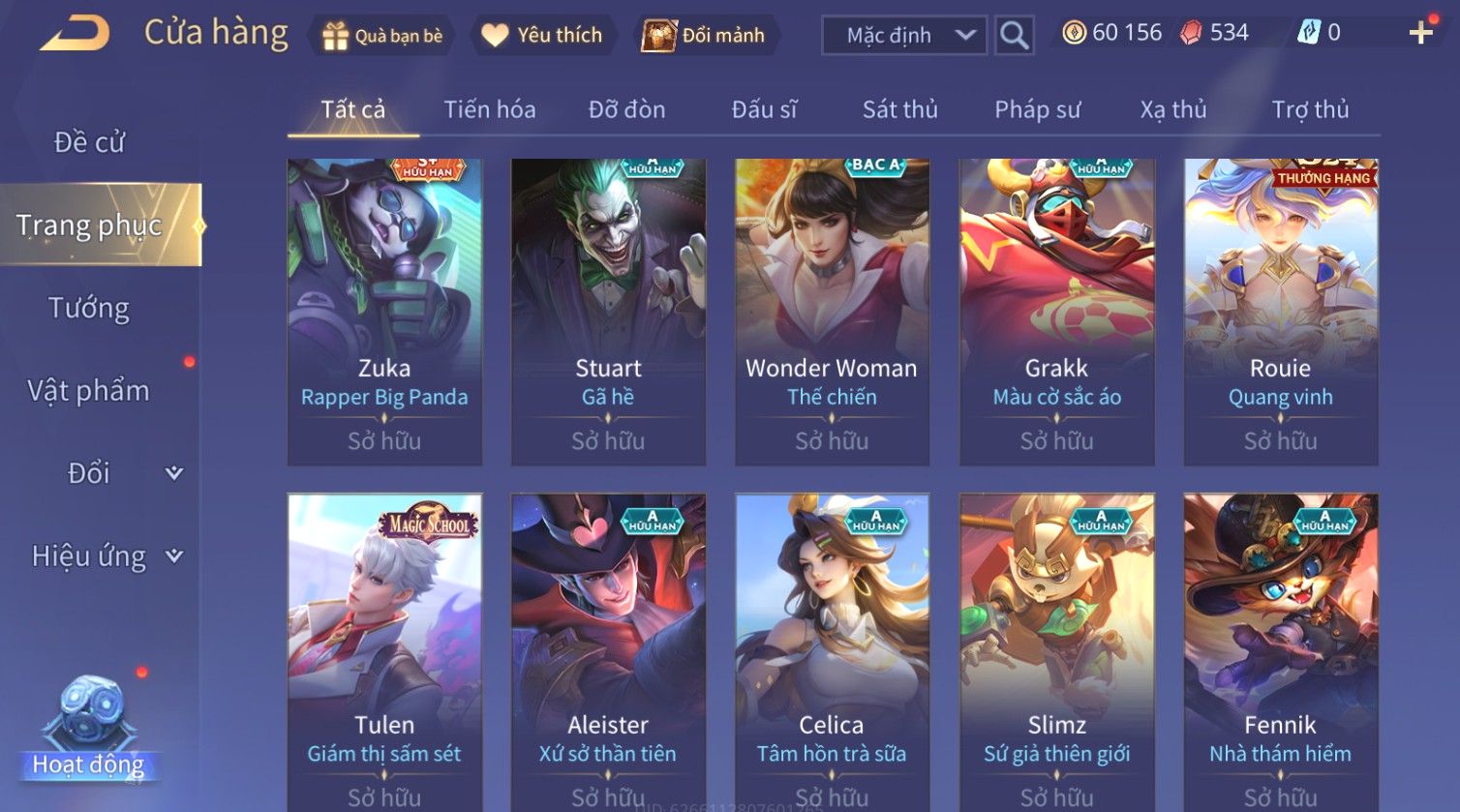1460x812 pixels.
Task: Choose the Trợ thủ tab
Action: (1310, 109)
